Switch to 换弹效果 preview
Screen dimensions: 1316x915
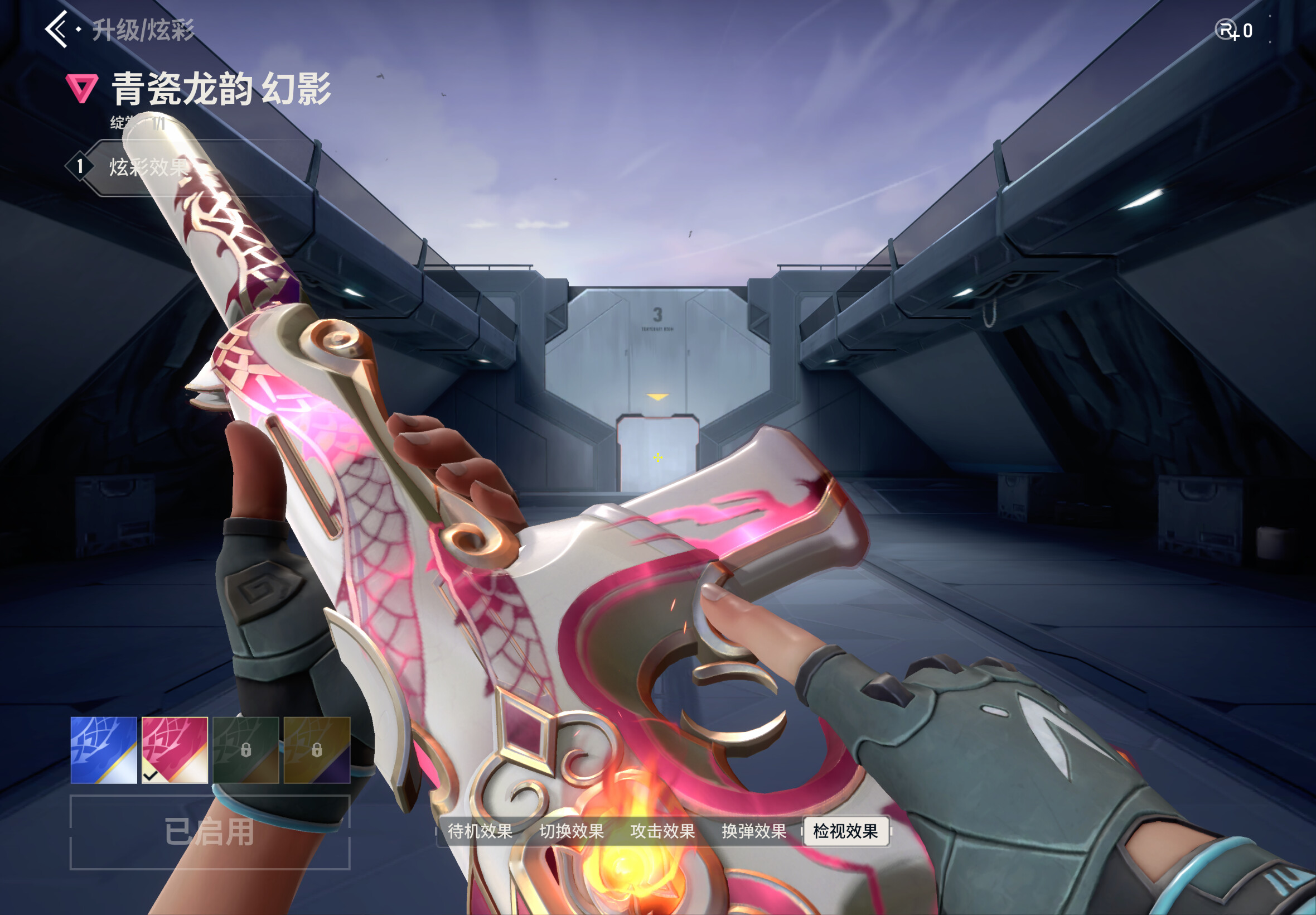(754, 831)
